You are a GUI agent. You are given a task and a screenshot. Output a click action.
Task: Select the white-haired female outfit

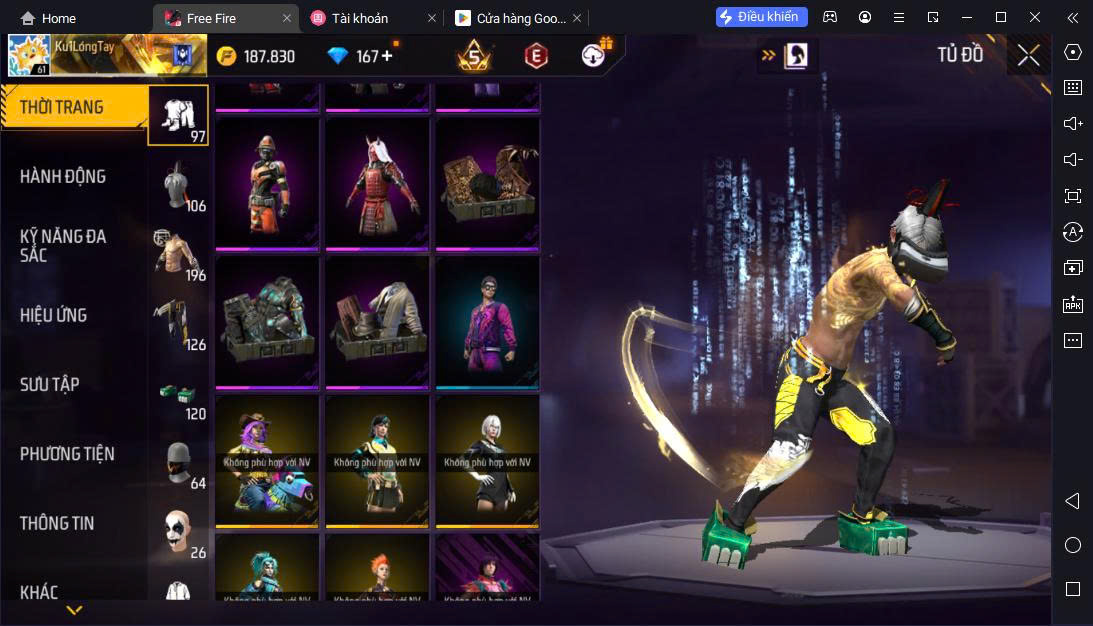487,460
